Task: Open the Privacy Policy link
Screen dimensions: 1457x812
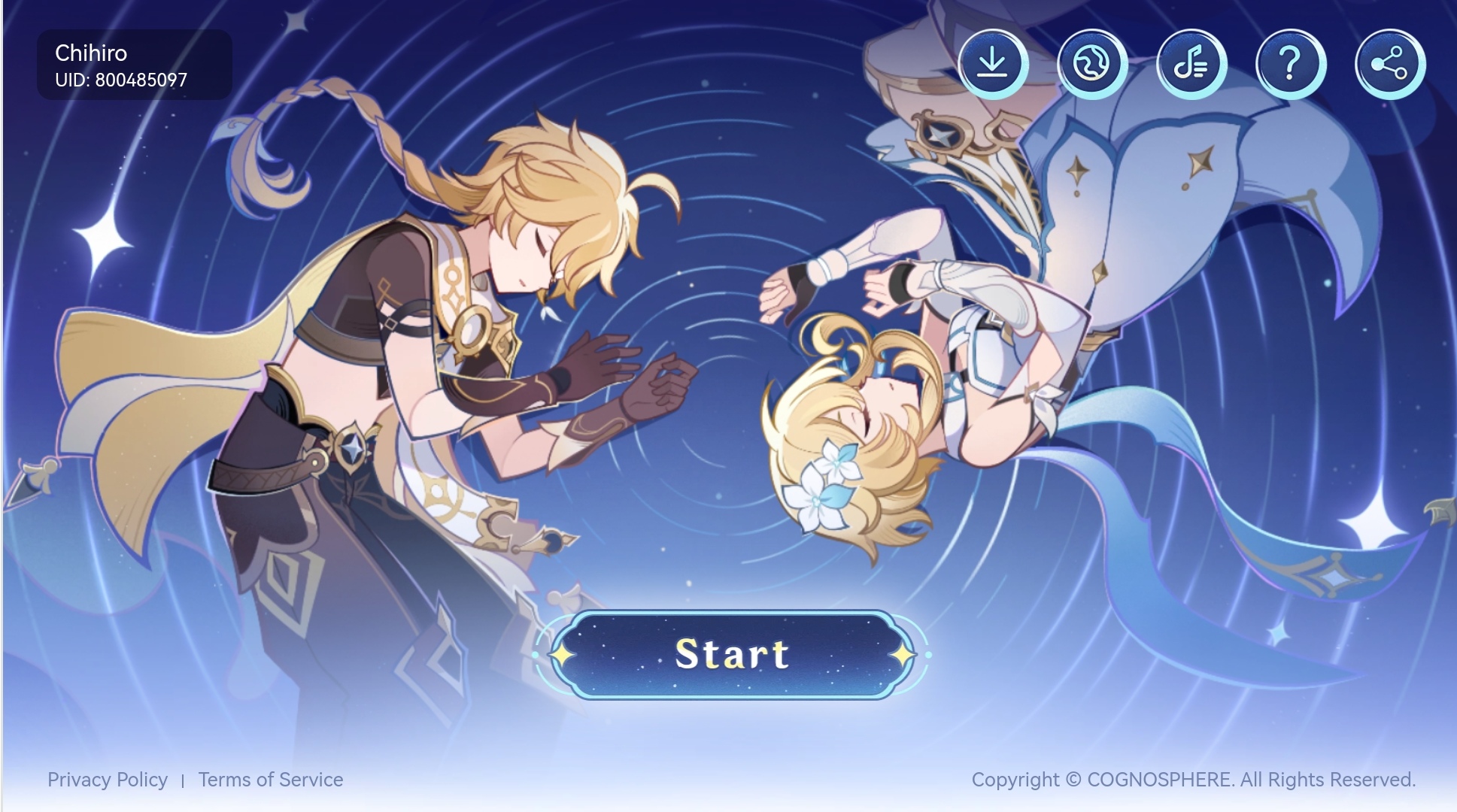Action: 109,780
